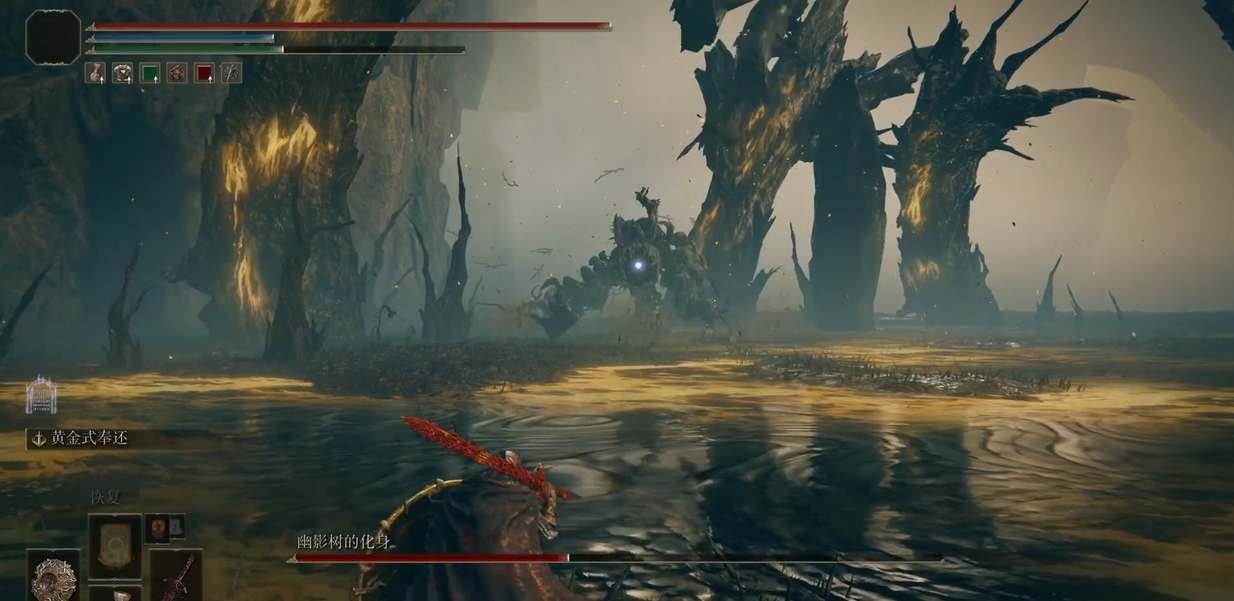Click the 黄金式奉还 weapon skill label
This screenshot has height=601, width=1234.
point(90,438)
